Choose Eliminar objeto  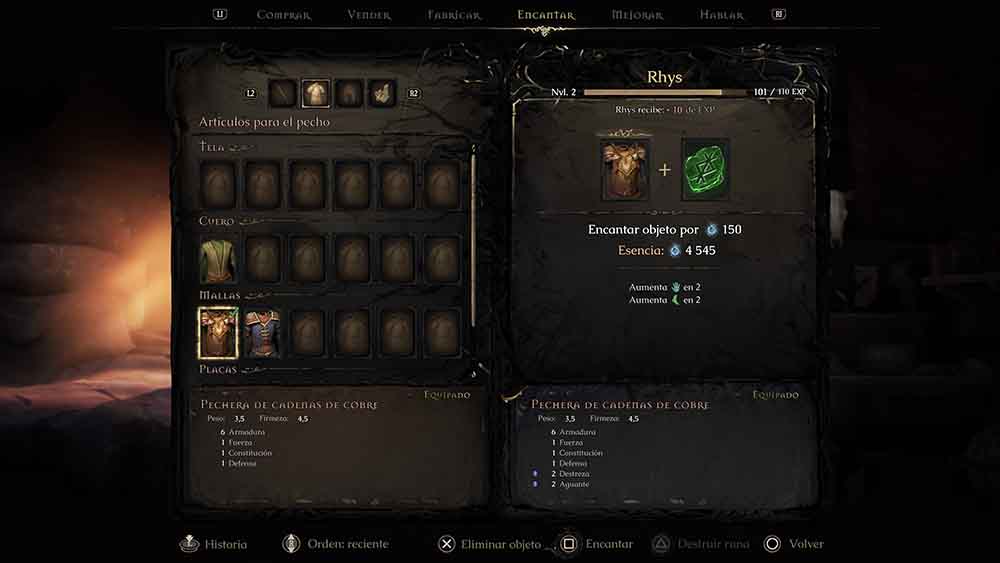pyautogui.click(x=490, y=544)
